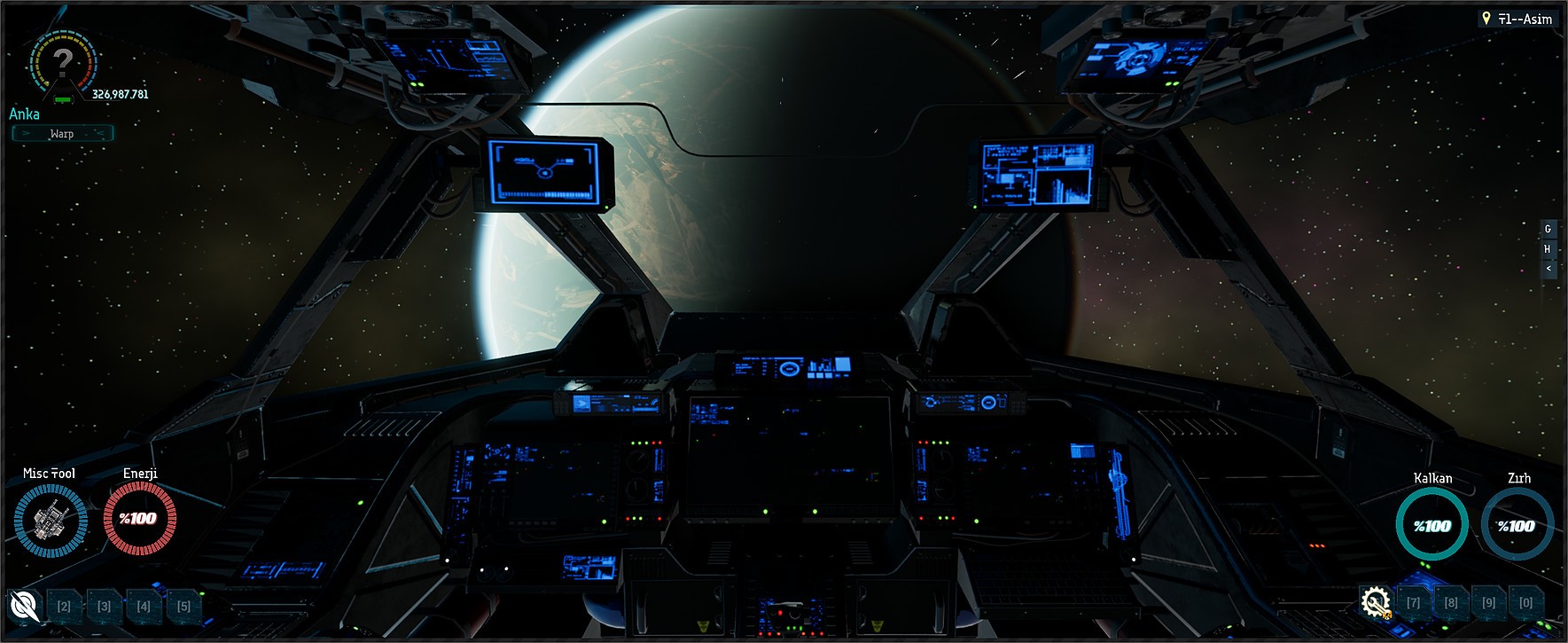Image resolution: width=1568 pixels, height=643 pixels.
Task: Toggle the G panel button on the right edge
Action: tap(1548, 229)
